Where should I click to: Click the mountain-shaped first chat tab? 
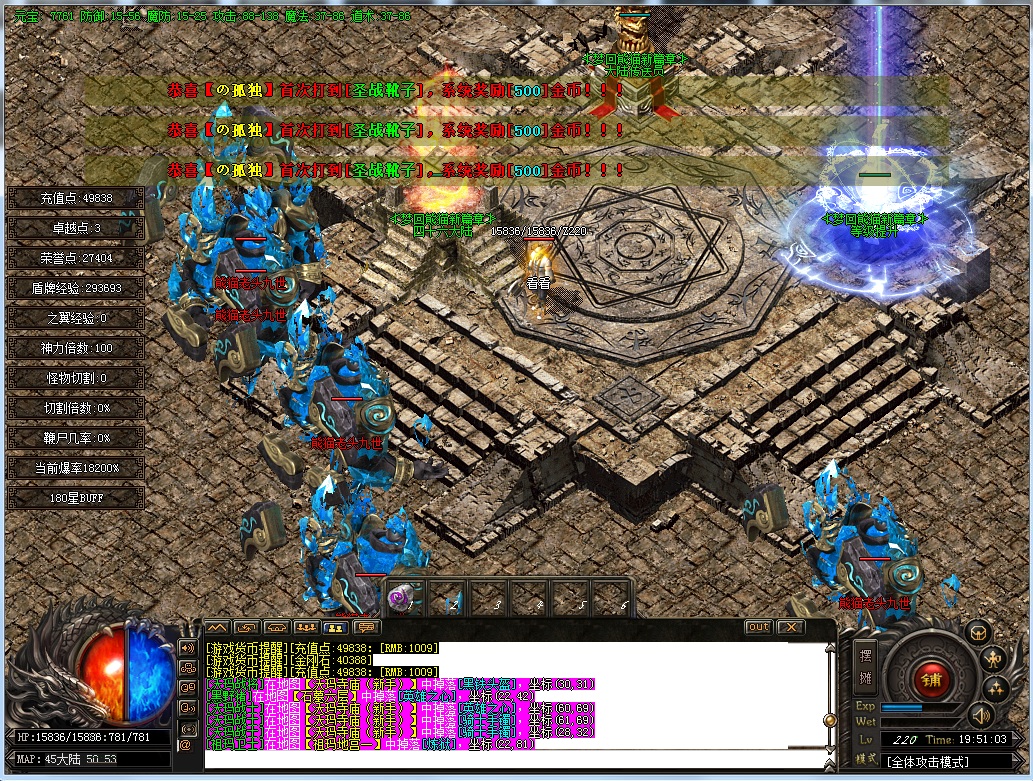coord(218,627)
